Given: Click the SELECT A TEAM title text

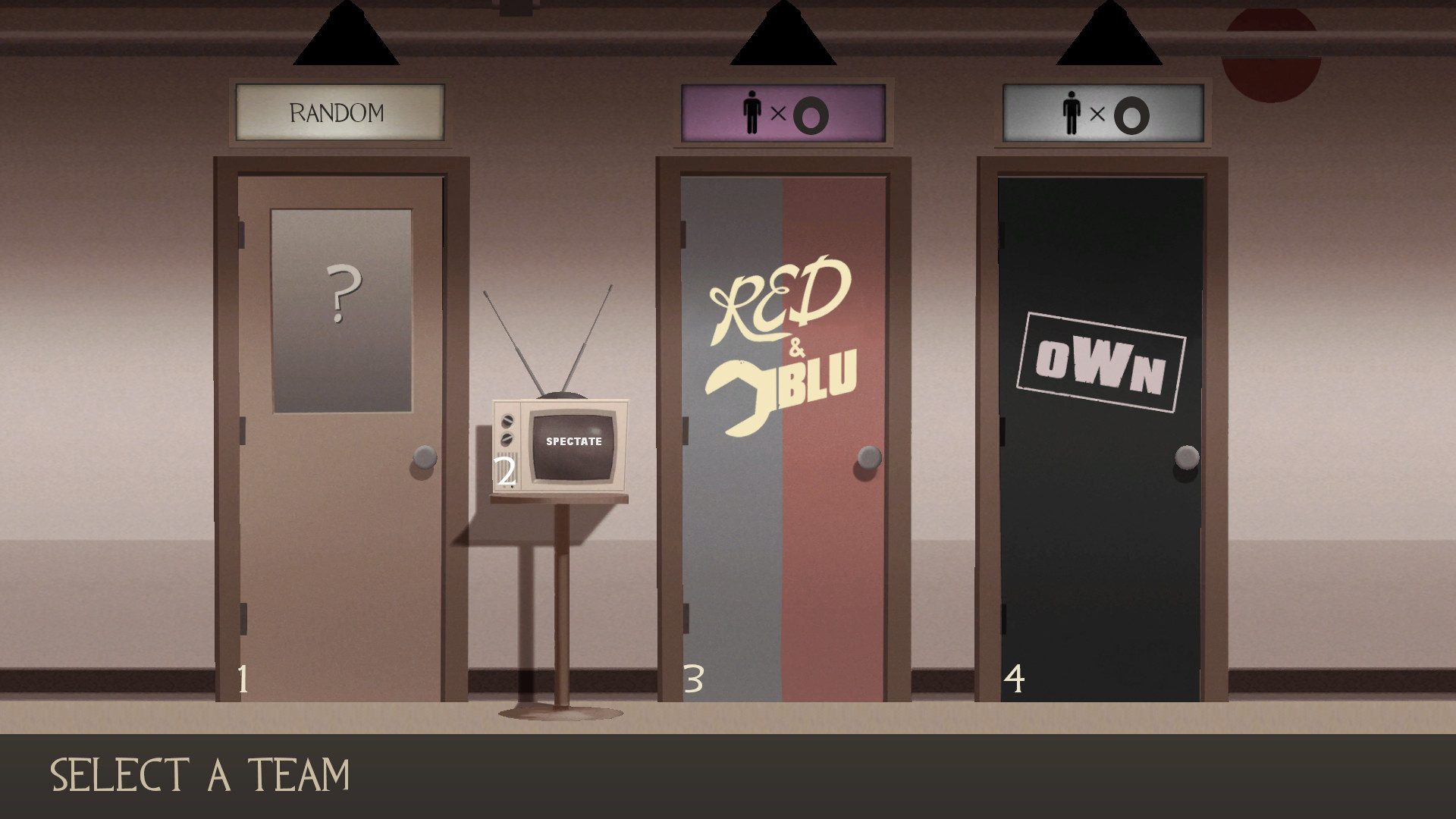Looking at the screenshot, I should click(201, 774).
